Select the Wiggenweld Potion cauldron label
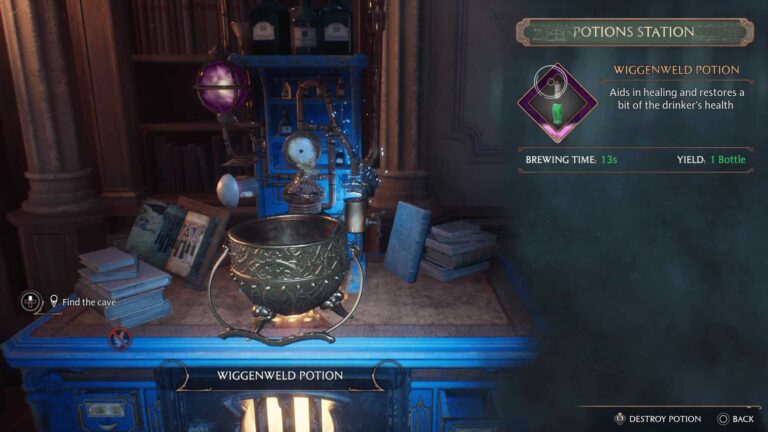 click(x=279, y=376)
